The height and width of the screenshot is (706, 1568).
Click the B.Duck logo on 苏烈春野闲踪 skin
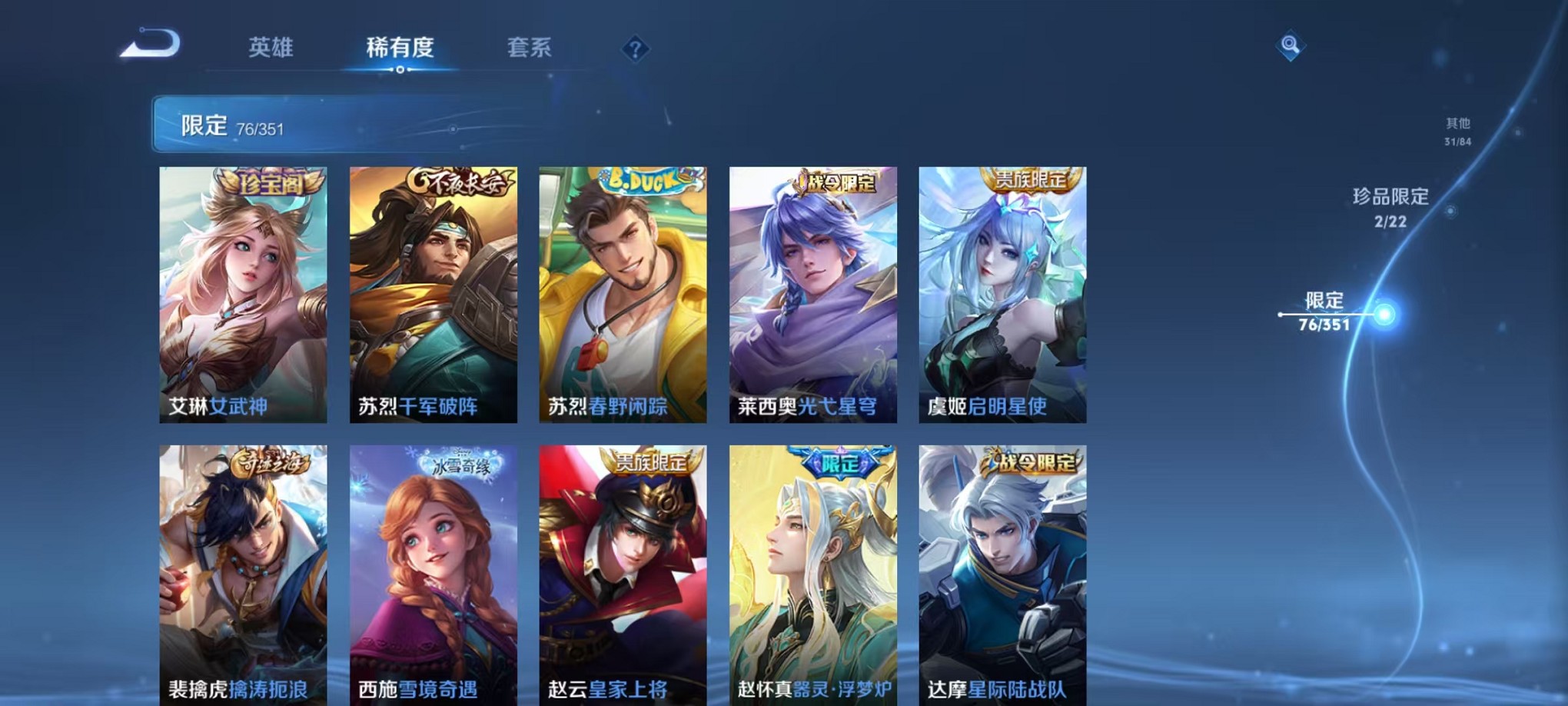[648, 180]
